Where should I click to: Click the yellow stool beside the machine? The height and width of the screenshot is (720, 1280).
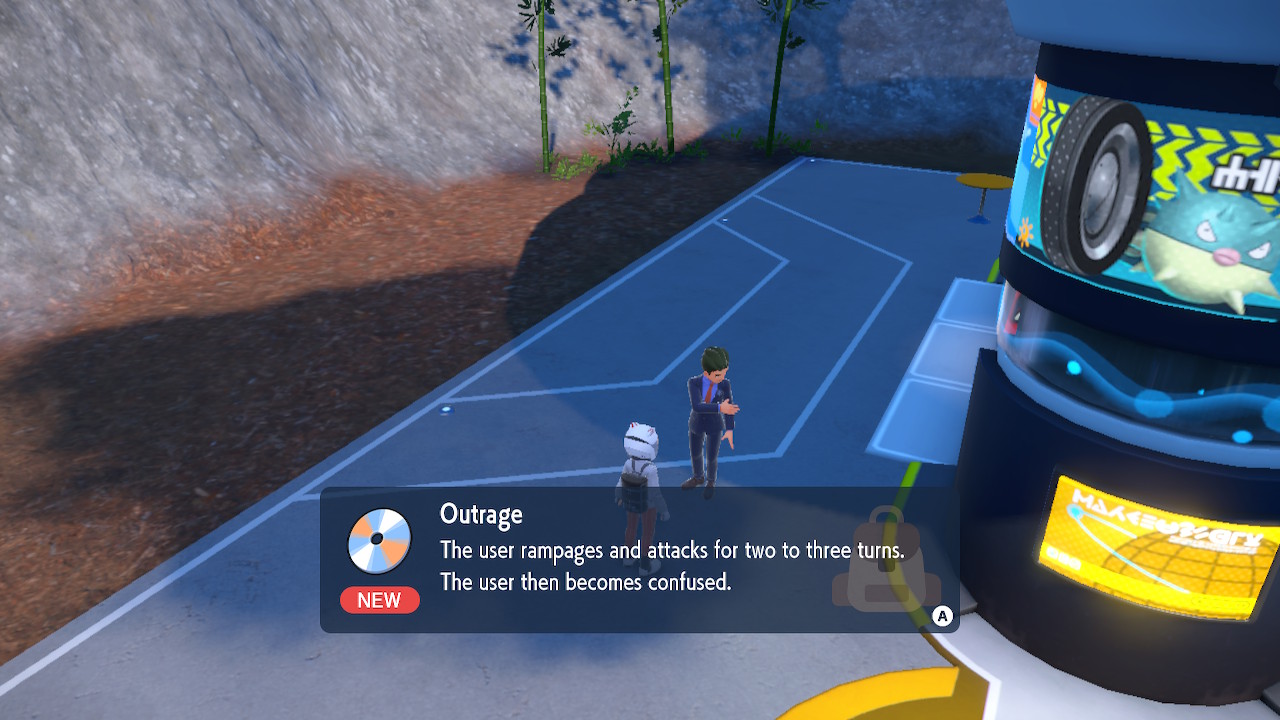984,182
